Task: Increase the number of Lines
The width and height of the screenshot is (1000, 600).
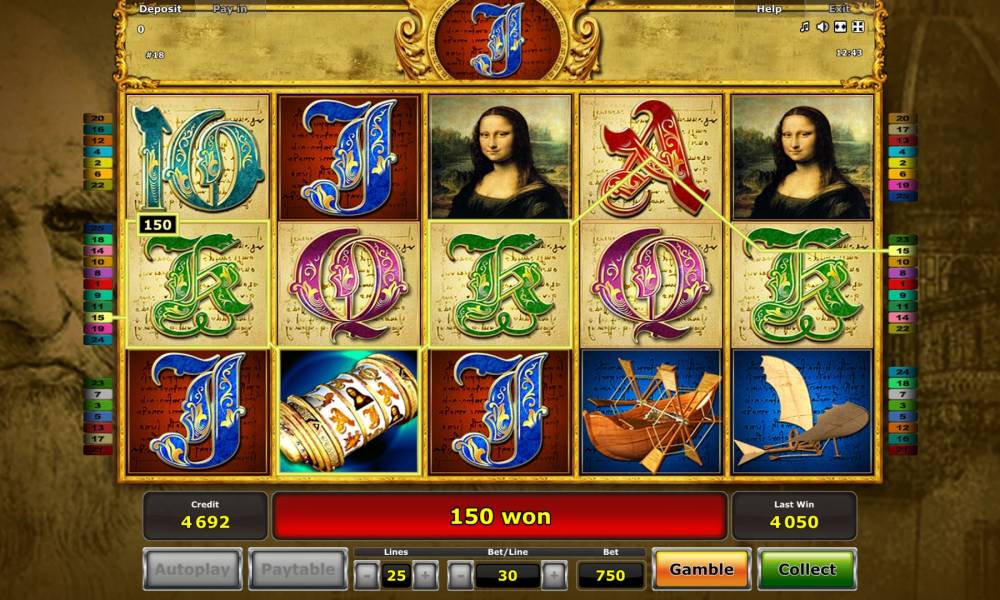Action: click(x=425, y=575)
